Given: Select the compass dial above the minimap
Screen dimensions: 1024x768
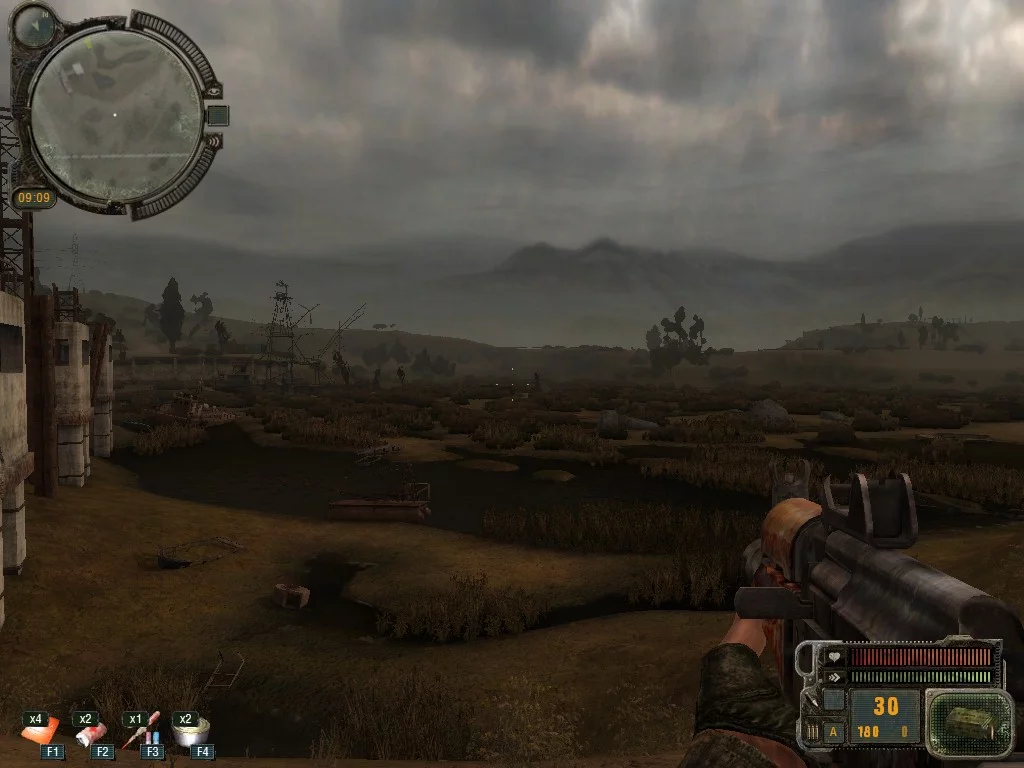Looking at the screenshot, I should (x=34, y=24).
